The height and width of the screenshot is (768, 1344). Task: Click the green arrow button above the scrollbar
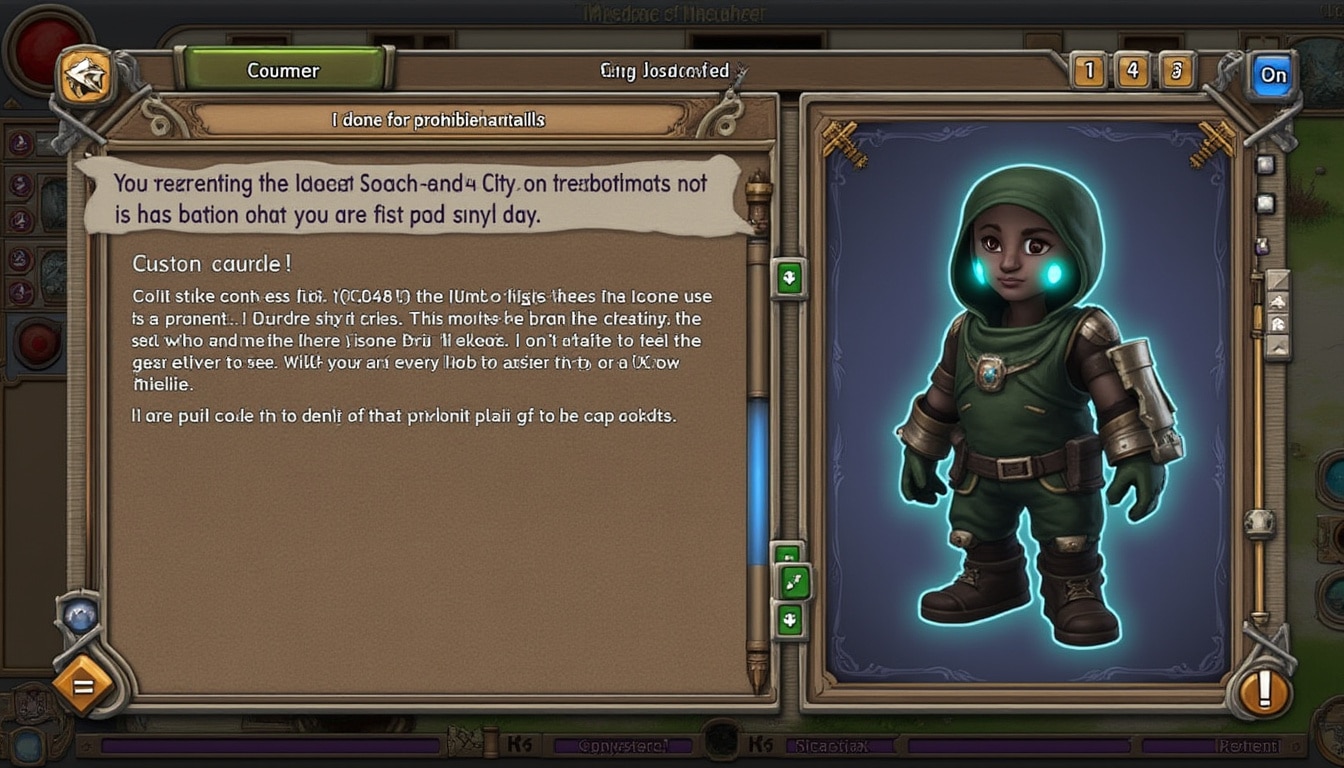click(x=790, y=278)
